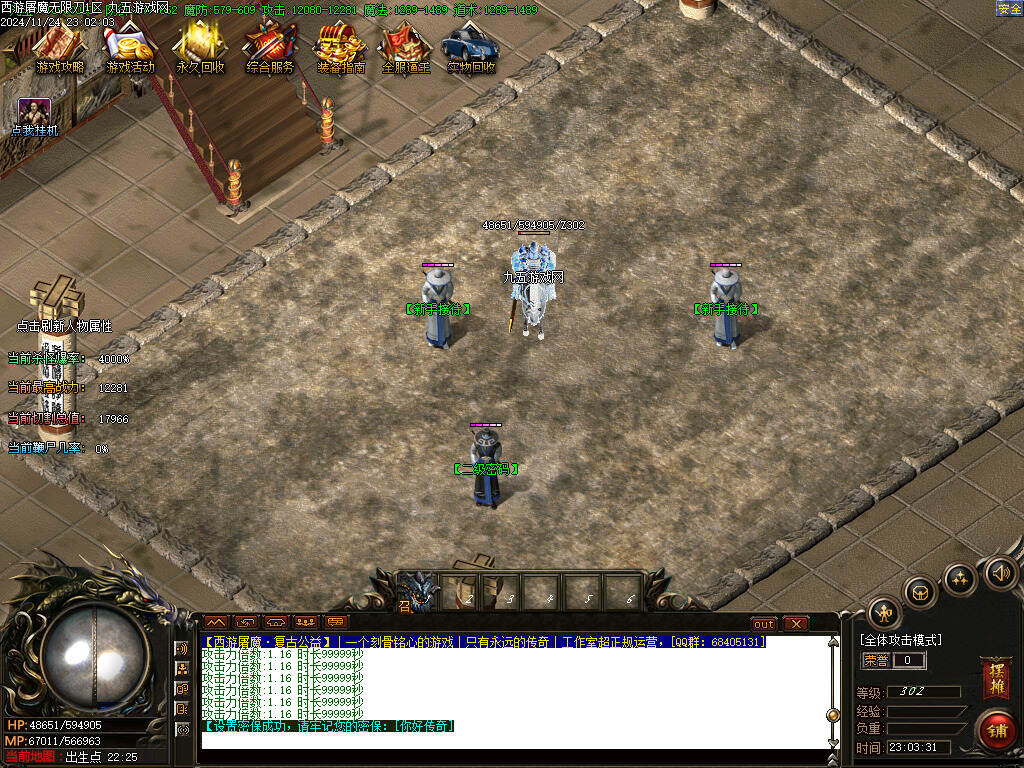
Task: Open the 综合服务 services menu
Action: coord(270,48)
